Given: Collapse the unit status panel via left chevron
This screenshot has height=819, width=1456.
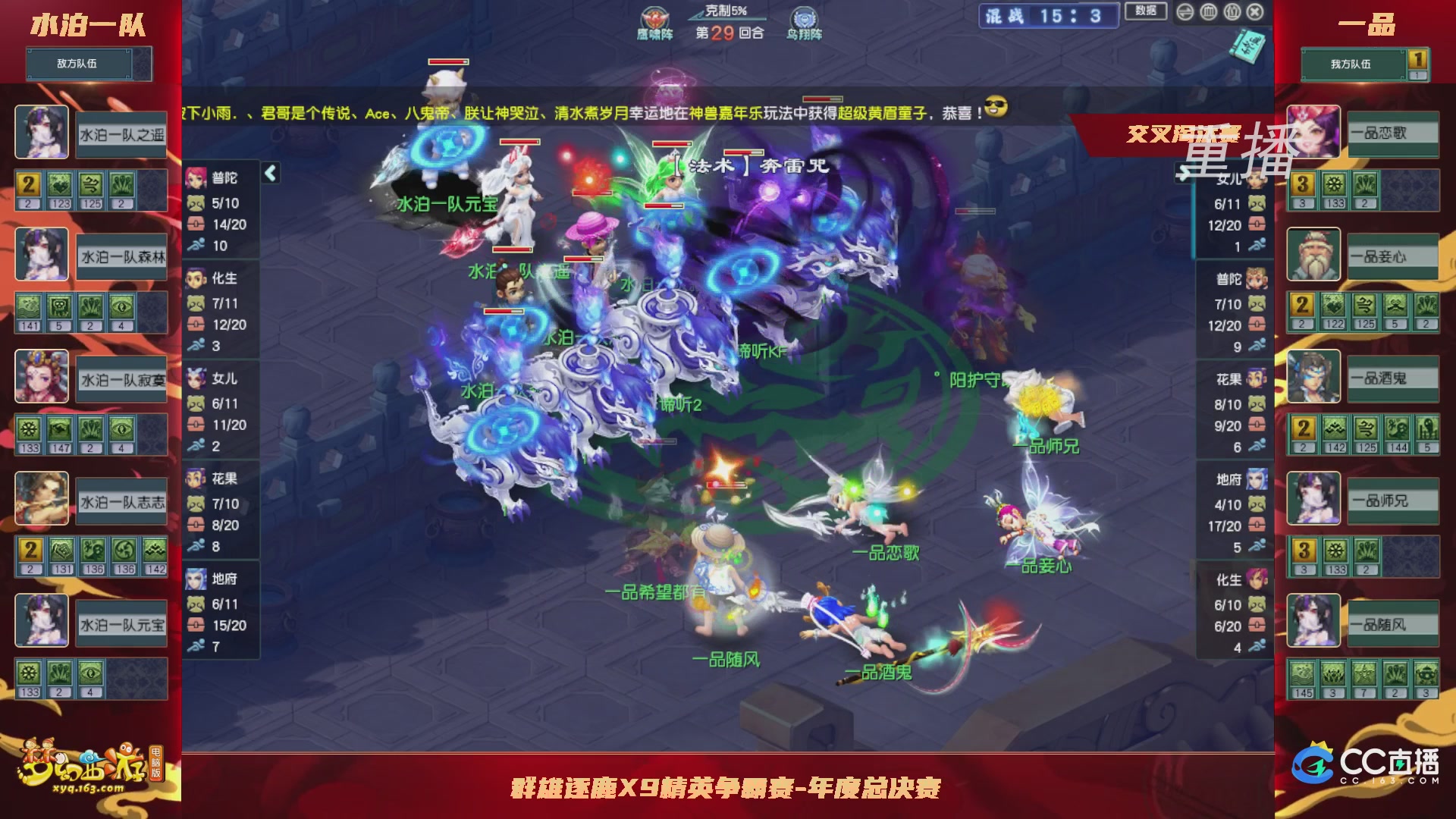Looking at the screenshot, I should (269, 173).
